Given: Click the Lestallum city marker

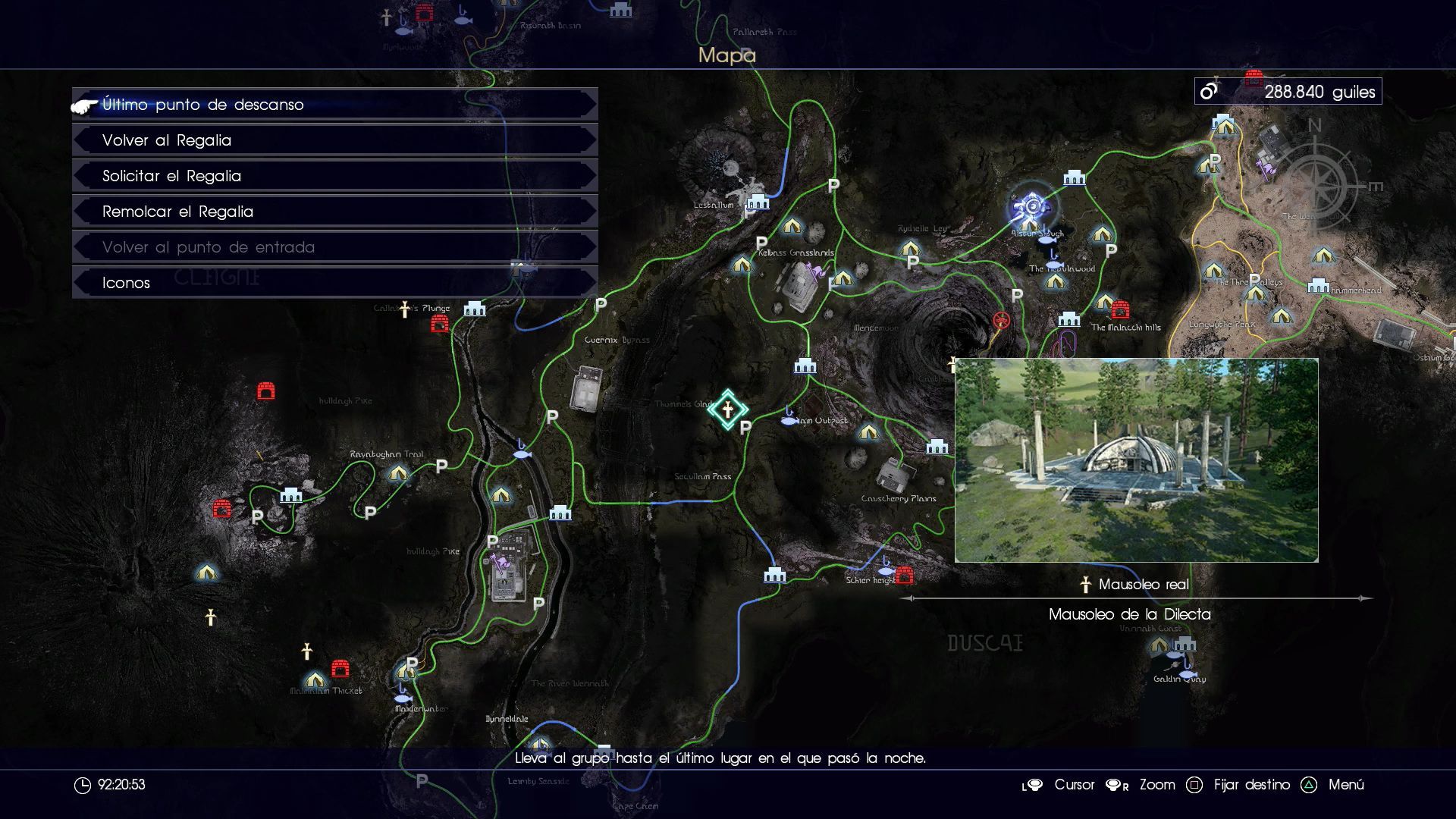Looking at the screenshot, I should [x=758, y=202].
